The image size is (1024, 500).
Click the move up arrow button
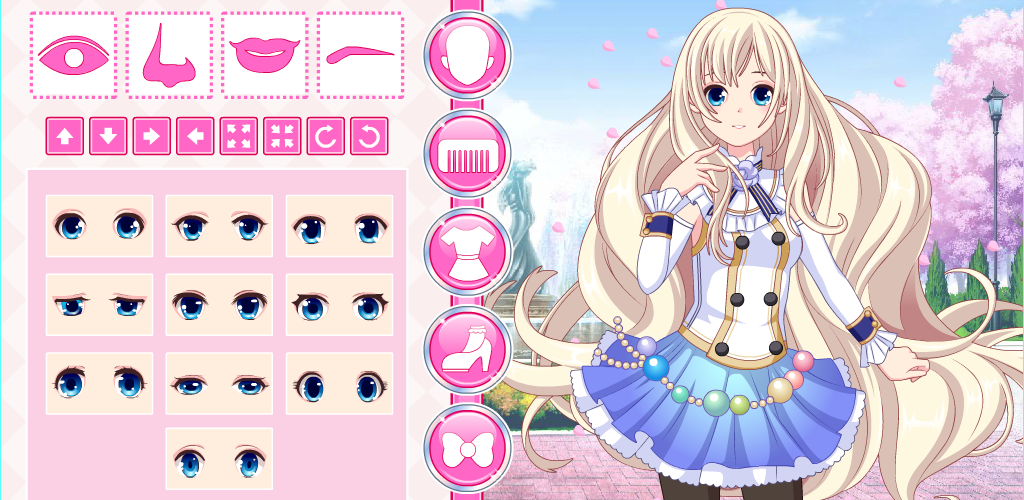pyautogui.click(x=65, y=136)
